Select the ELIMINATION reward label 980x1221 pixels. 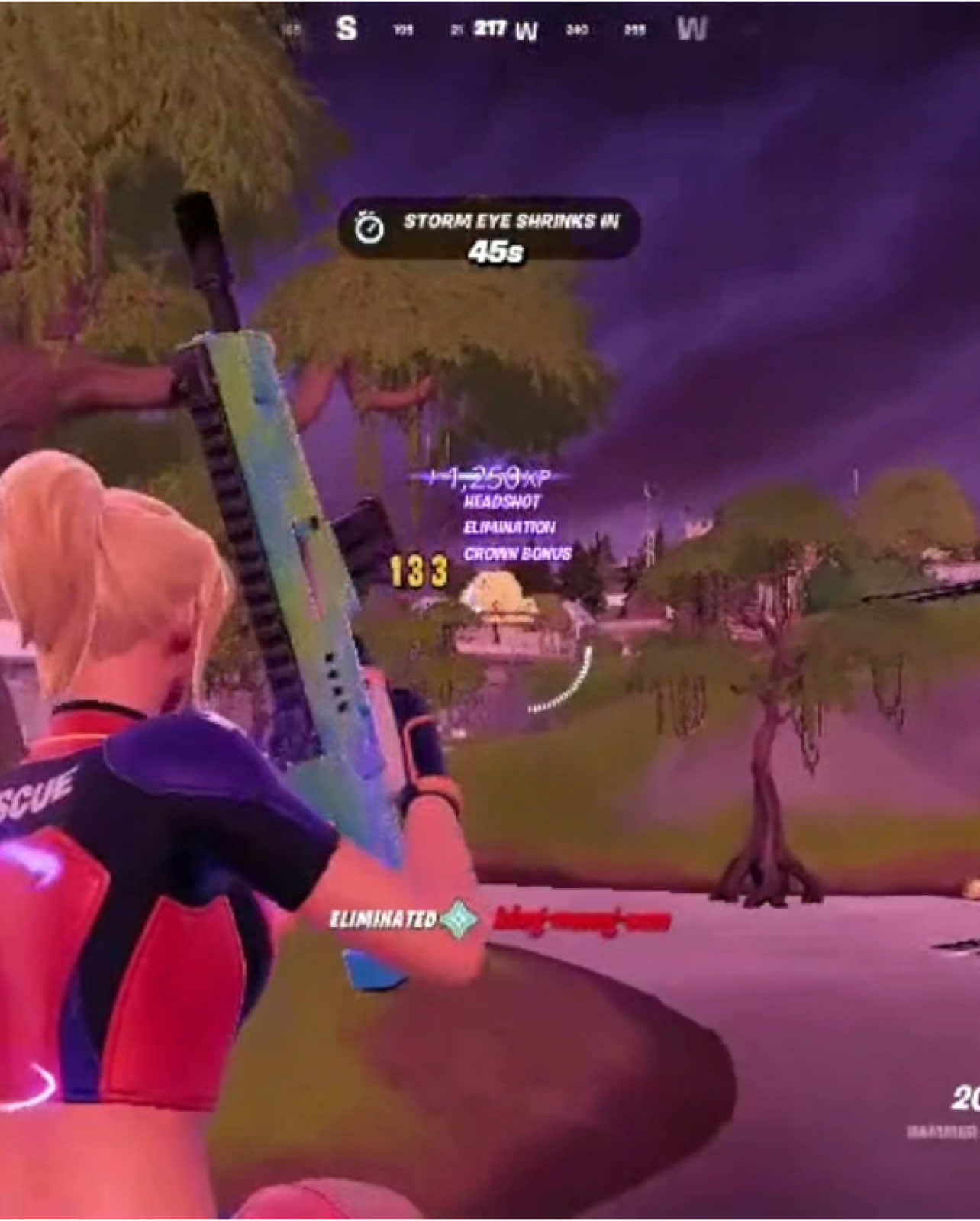tap(510, 527)
